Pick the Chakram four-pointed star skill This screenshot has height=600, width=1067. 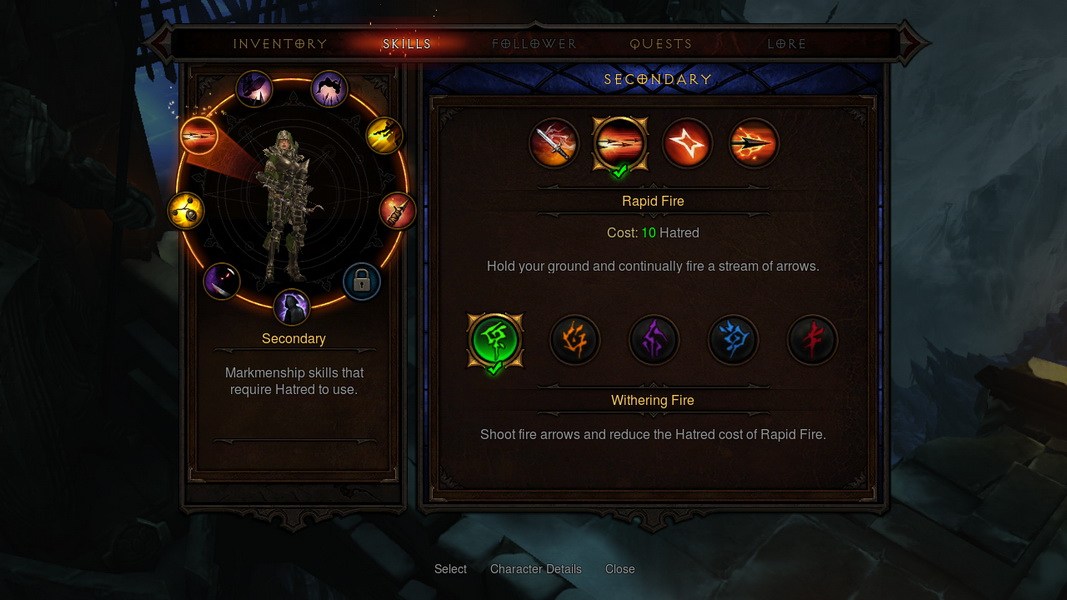(x=687, y=143)
